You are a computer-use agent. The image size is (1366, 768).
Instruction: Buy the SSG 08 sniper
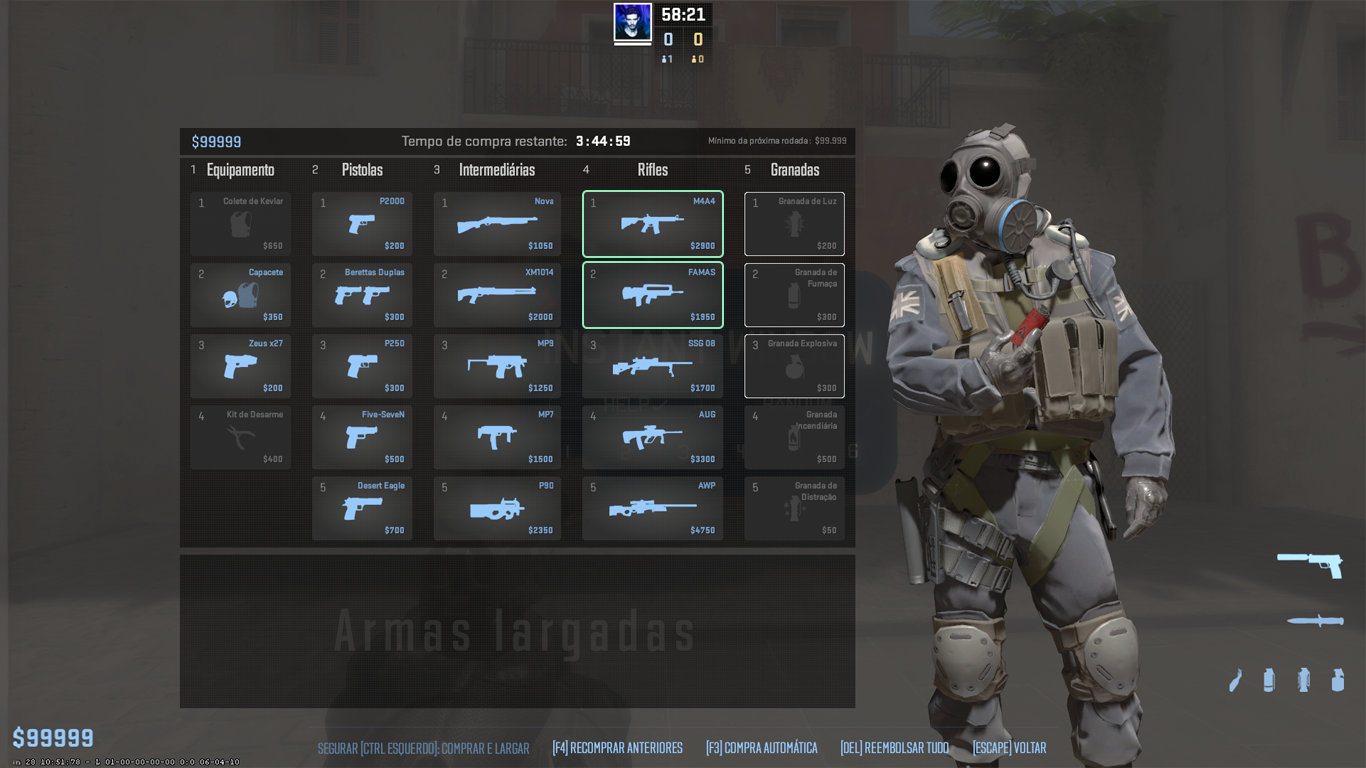click(x=651, y=366)
